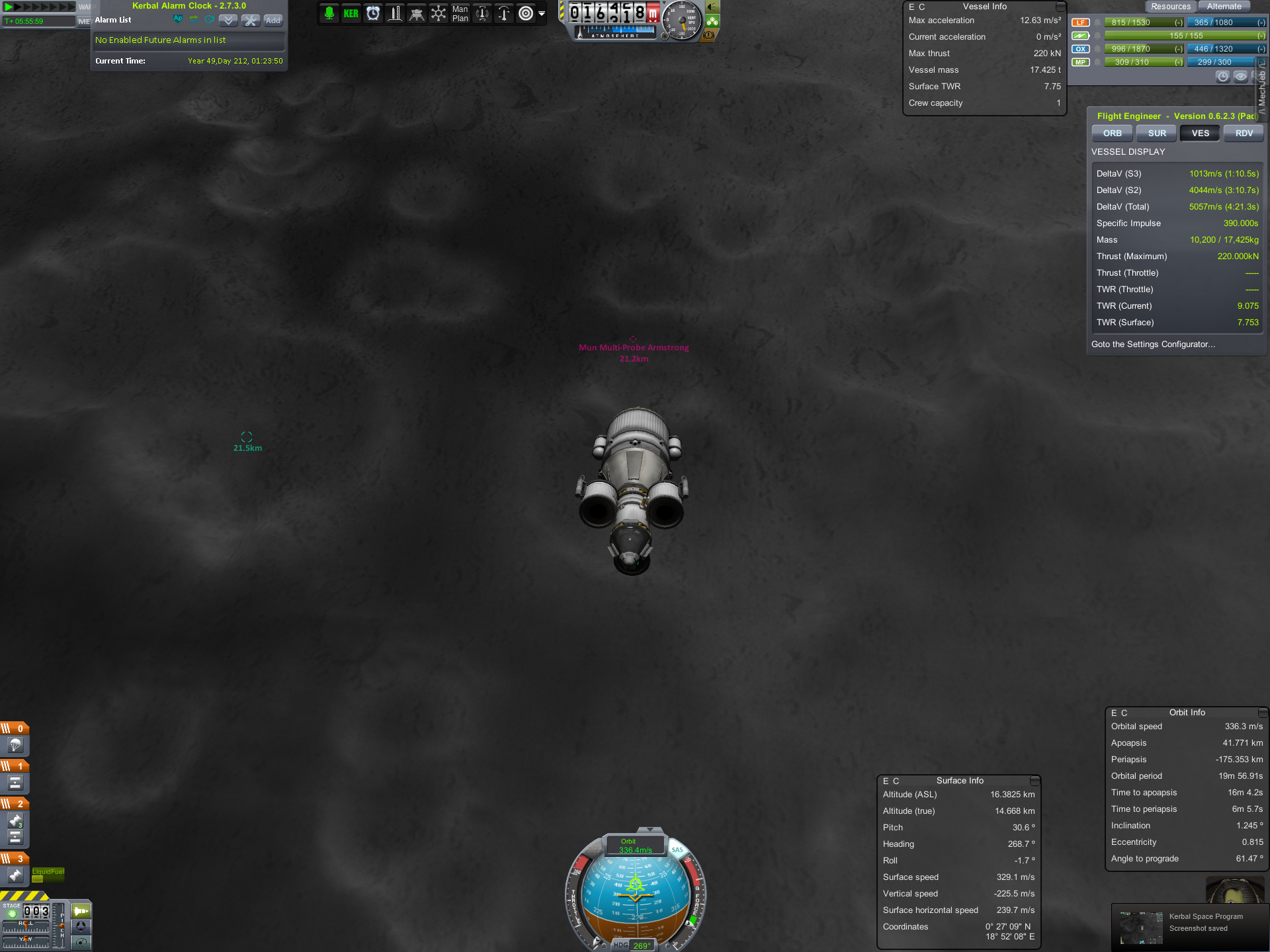Click the LF liquid fuel resource icon
The image size is (1270, 952).
pyautogui.click(x=1080, y=22)
